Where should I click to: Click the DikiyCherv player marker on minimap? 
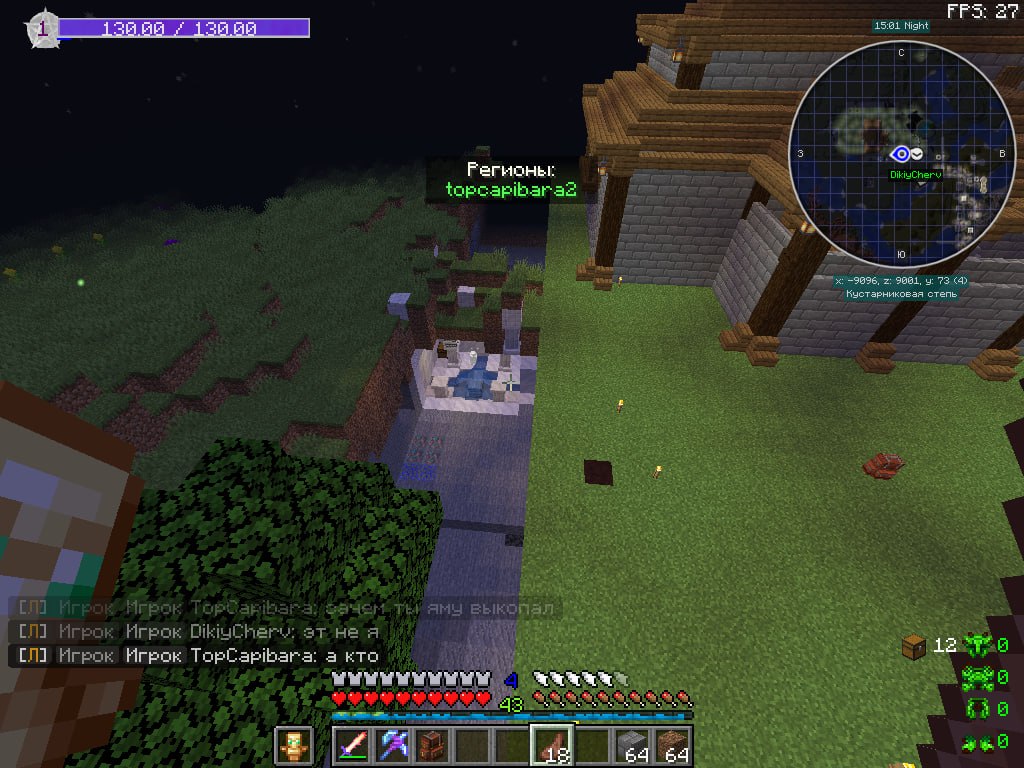point(901,154)
